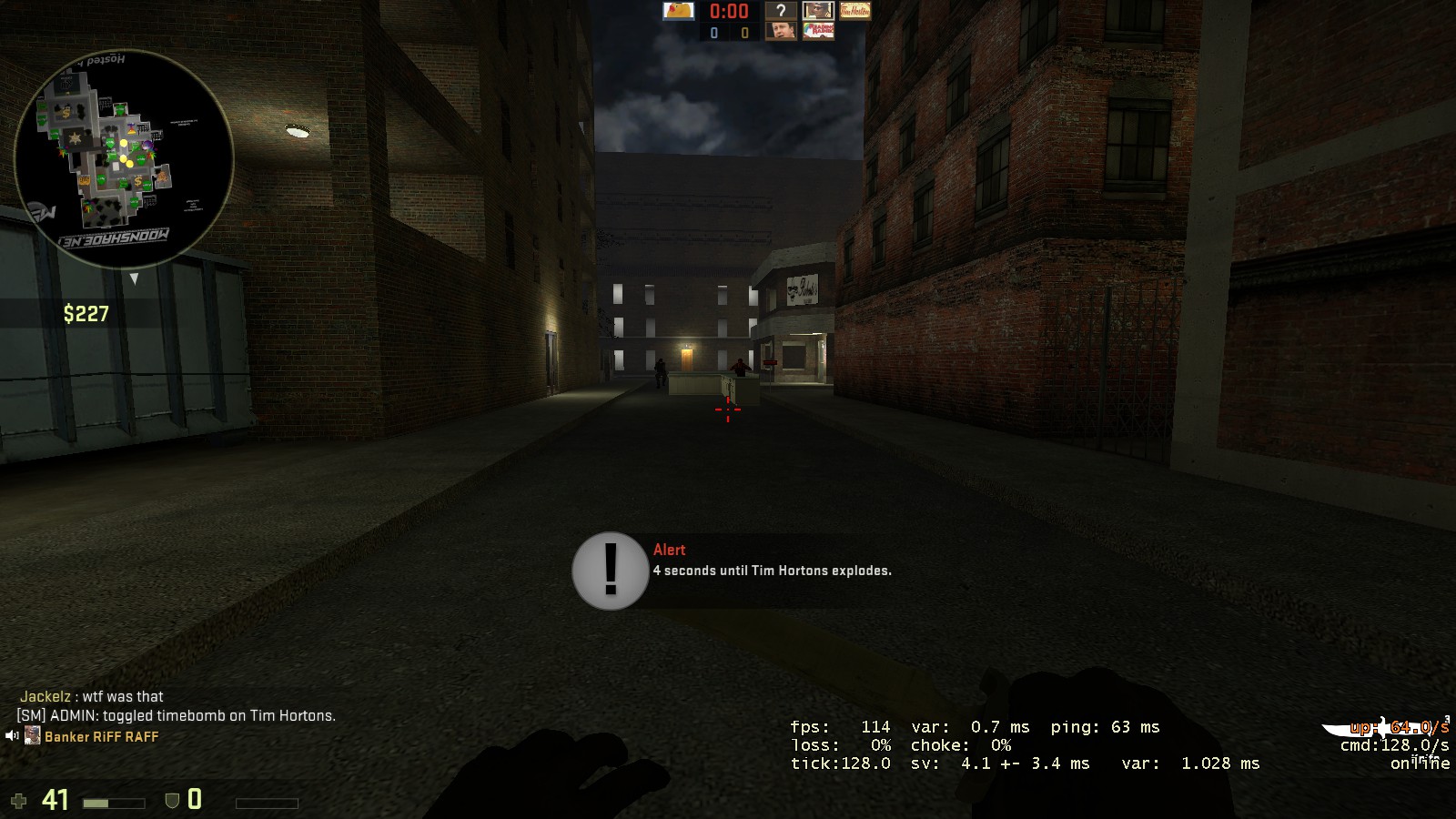Click the circular radar minimap
The width and height of the screenshot is (1456, 819).
click(124, 159)
